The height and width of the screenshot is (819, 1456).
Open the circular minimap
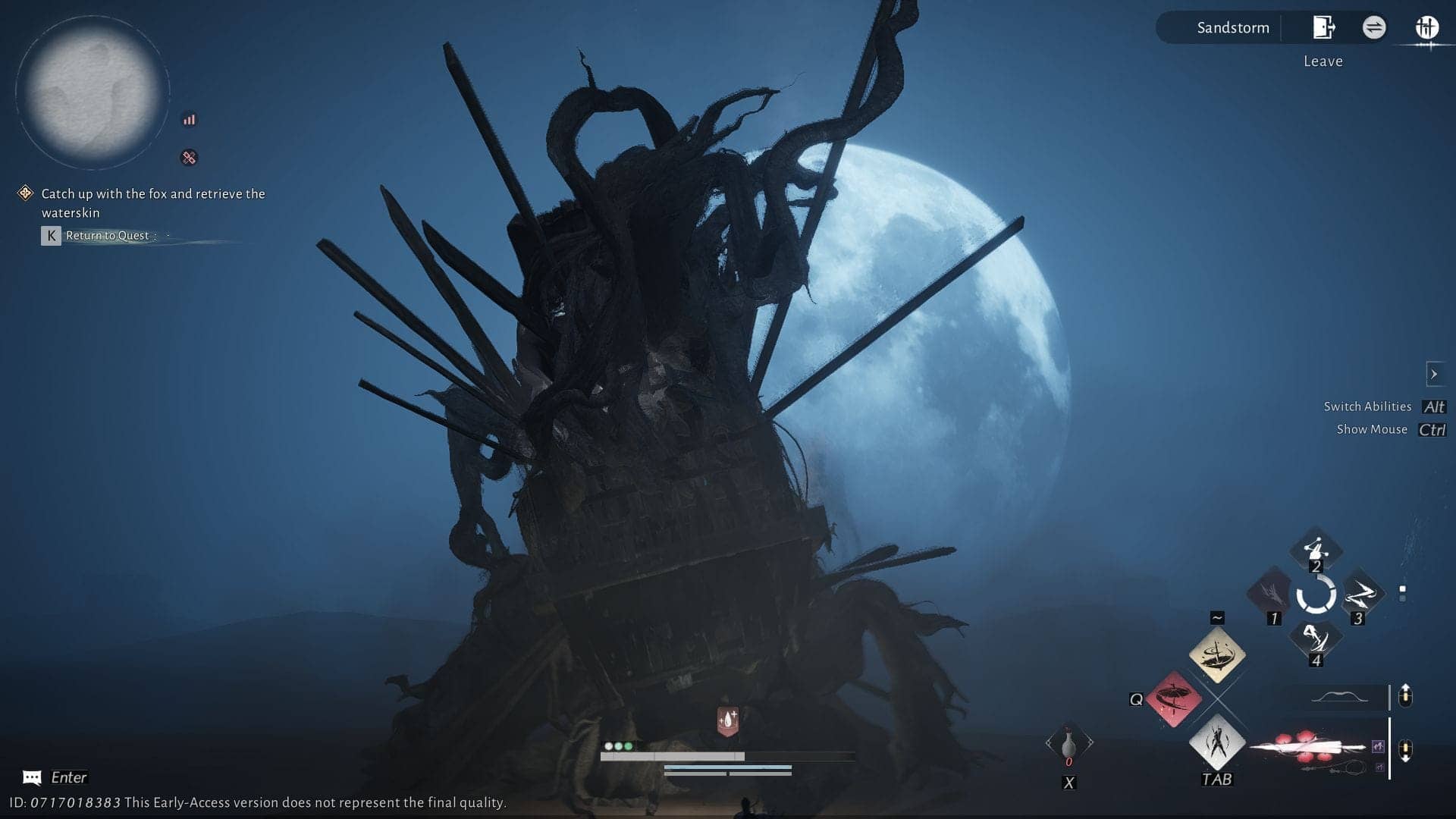click(92, 93)
